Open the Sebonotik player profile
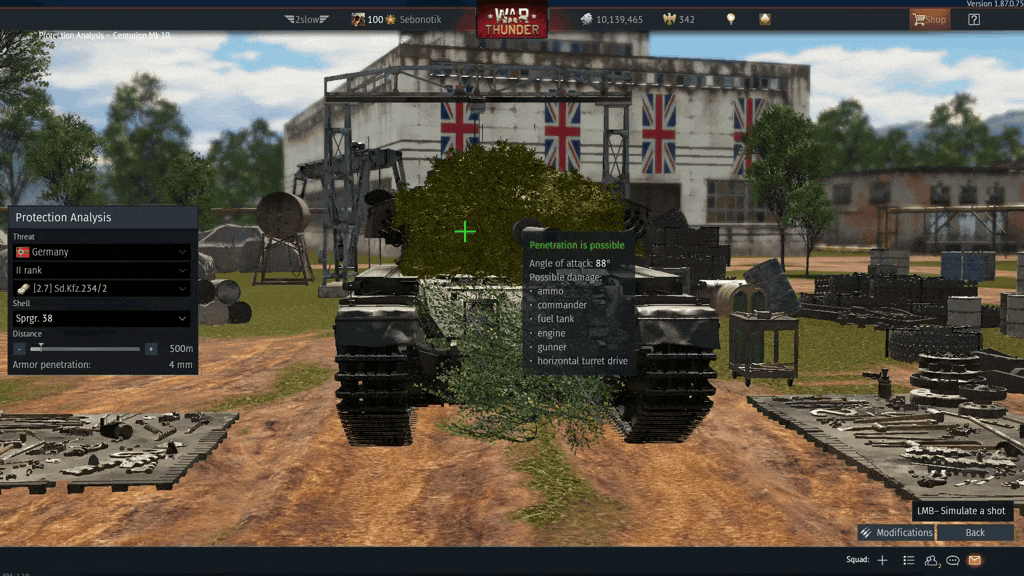The image size is (1024, 576). (413, 19)
